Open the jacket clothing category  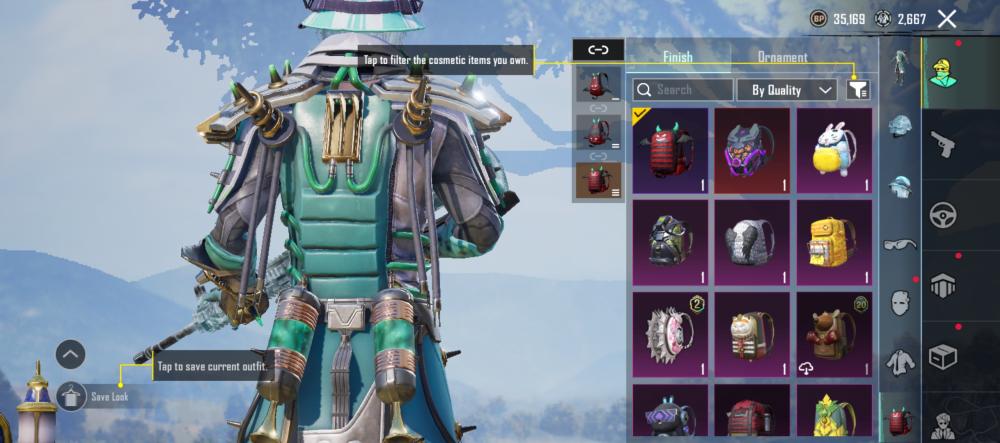(900, 360)
